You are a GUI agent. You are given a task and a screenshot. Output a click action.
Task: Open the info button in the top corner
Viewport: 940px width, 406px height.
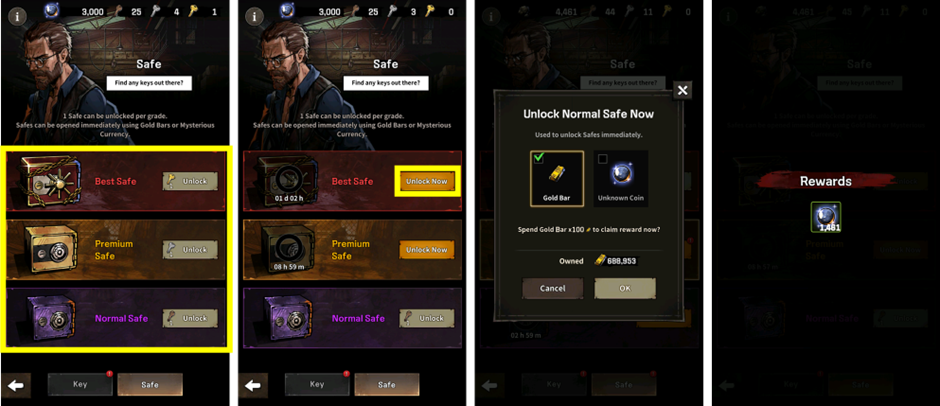pos(16,16)
